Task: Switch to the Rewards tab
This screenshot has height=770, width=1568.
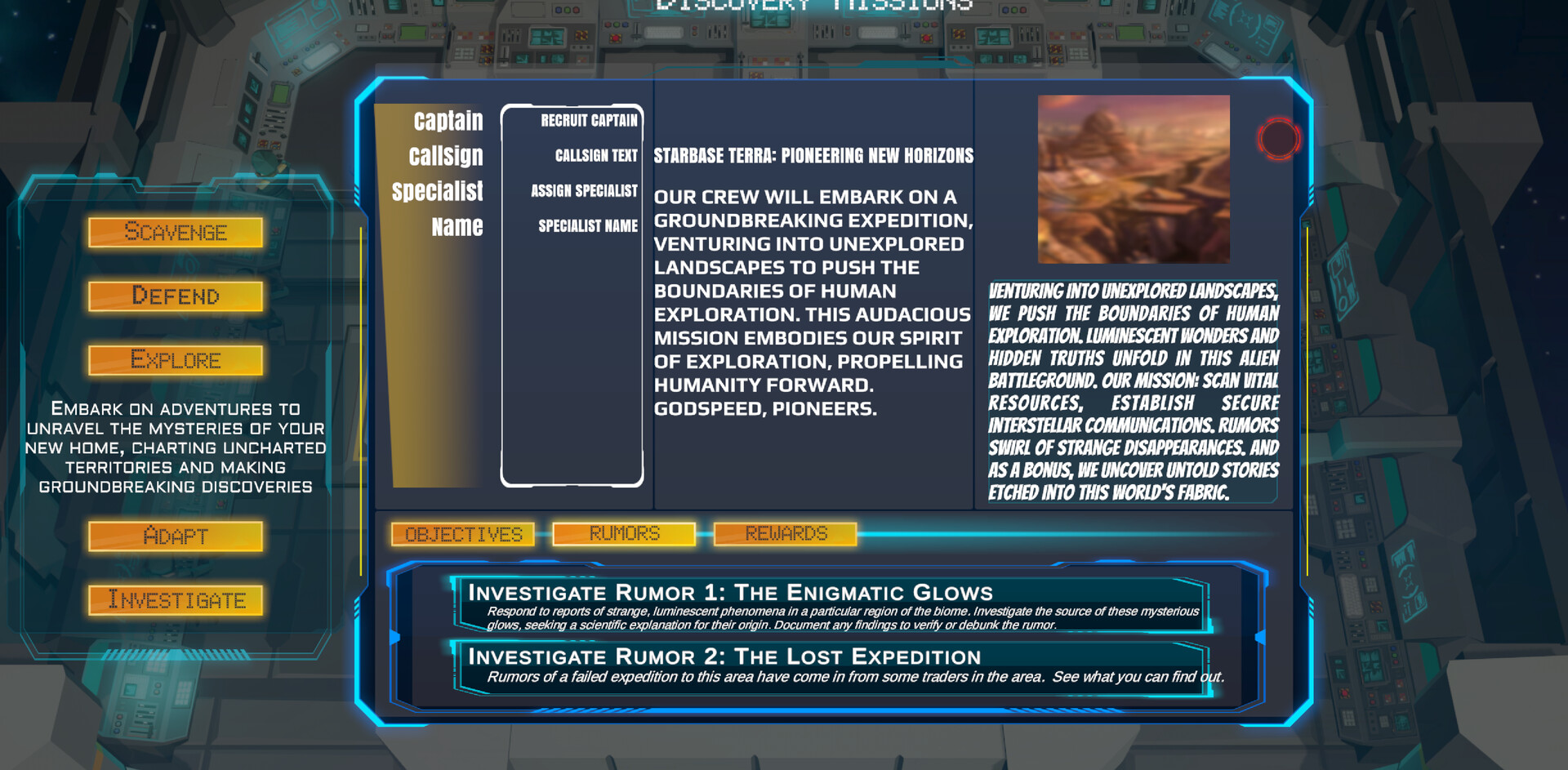Action: point(785,533)
